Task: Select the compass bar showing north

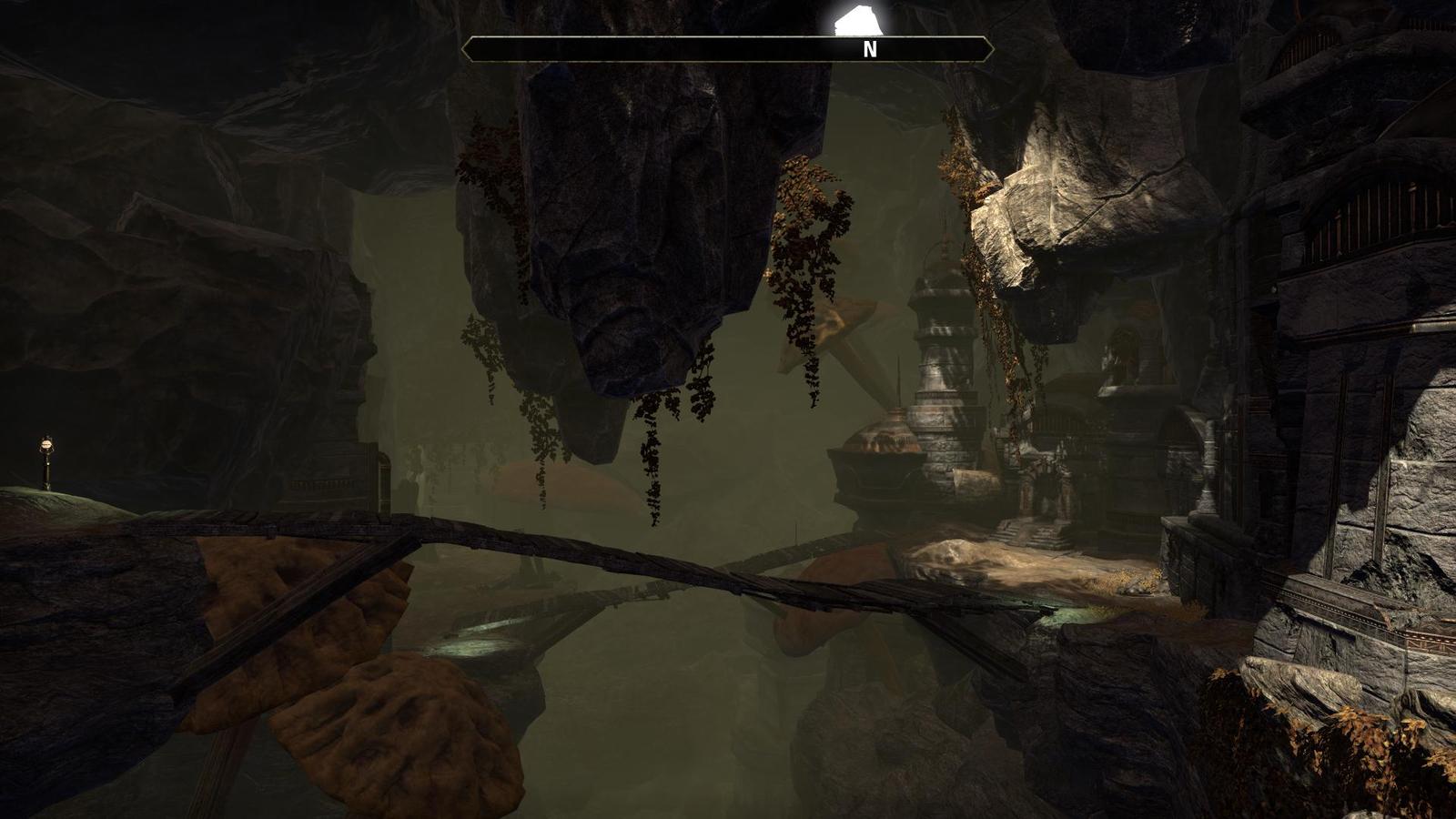Action: [727, 49]
